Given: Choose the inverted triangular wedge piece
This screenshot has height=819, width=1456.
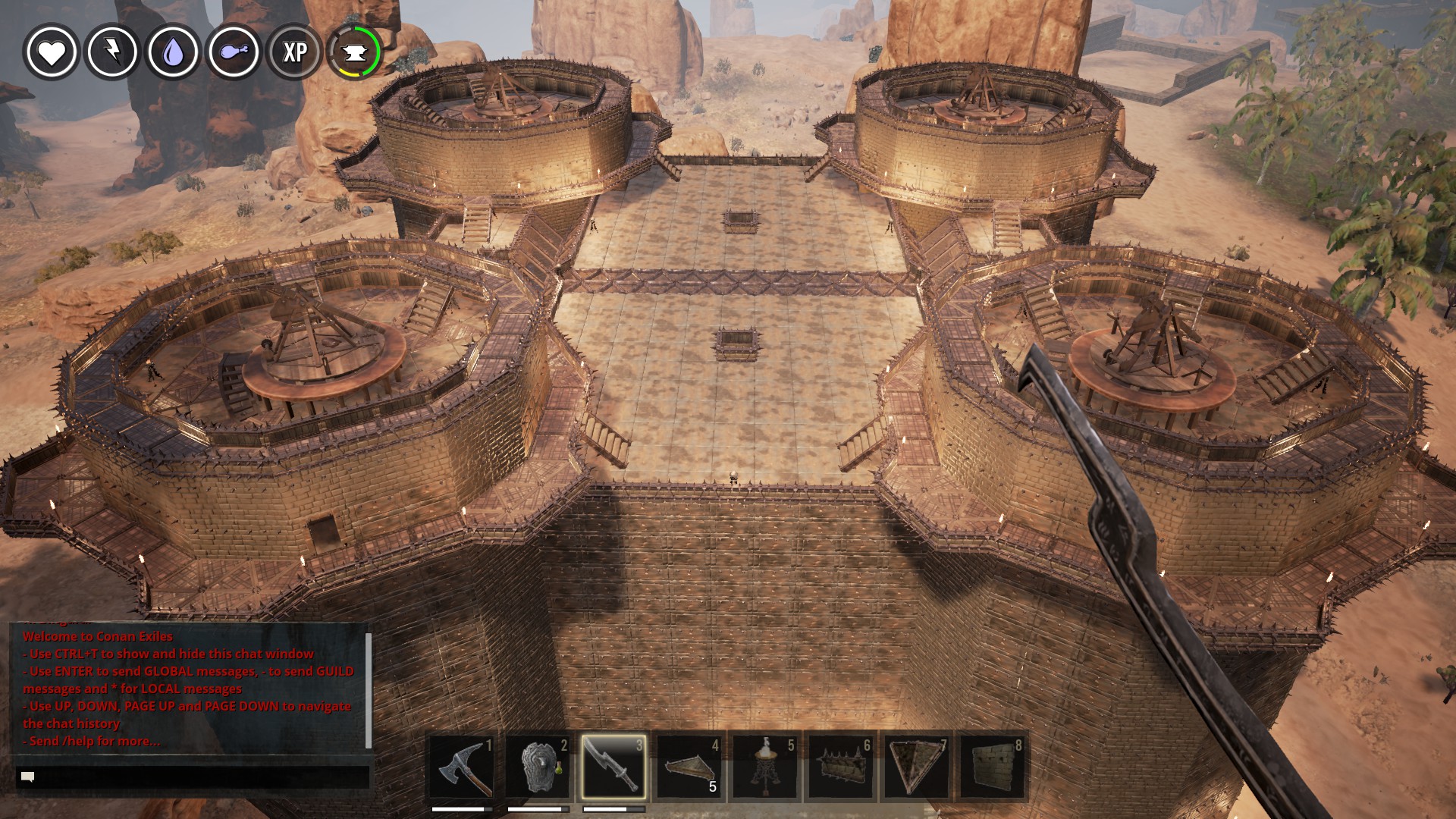Looking at the screenshot, I should 917,767.
